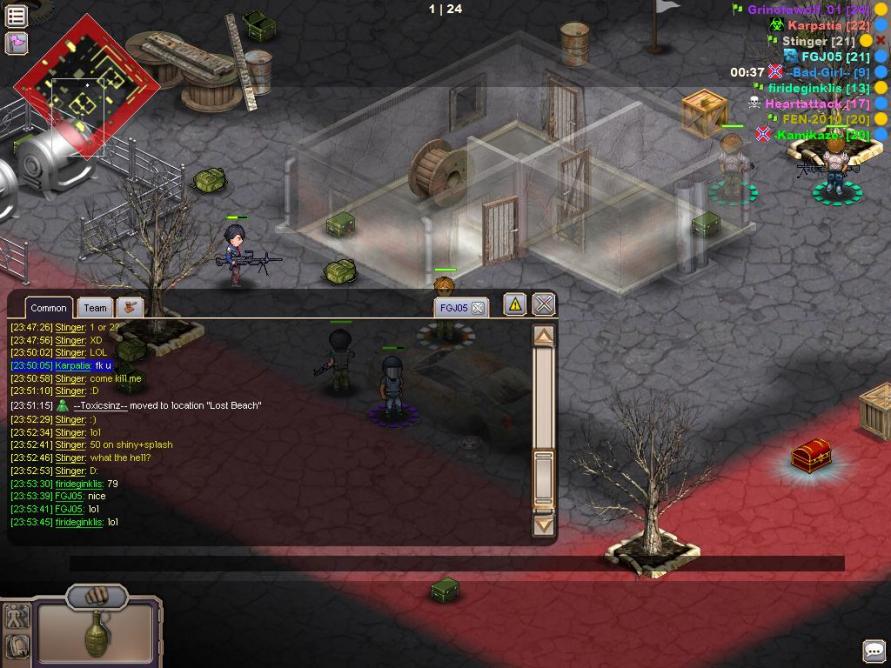This screenshot has height=668, width=891.
Task: Click the pink flag icon button
Action: 16,43
